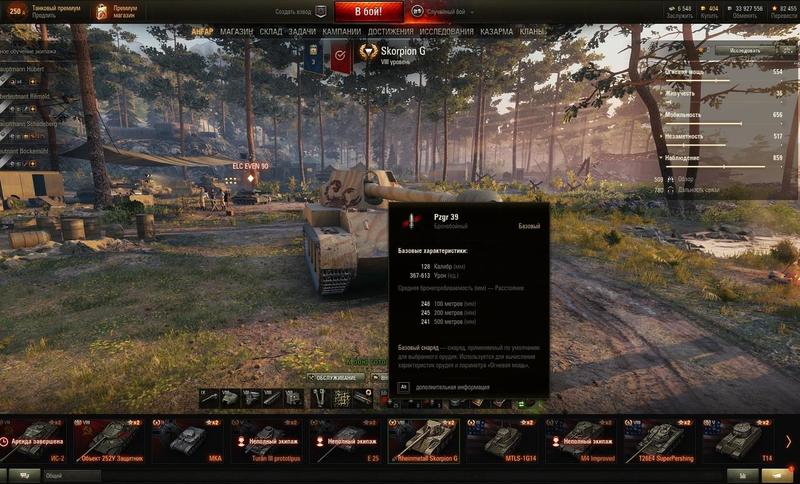Viewport: 800px width, 484px height.
Task: Open the ИССЛЕДОВАНИЯ tab
Action: click(447, 31)
